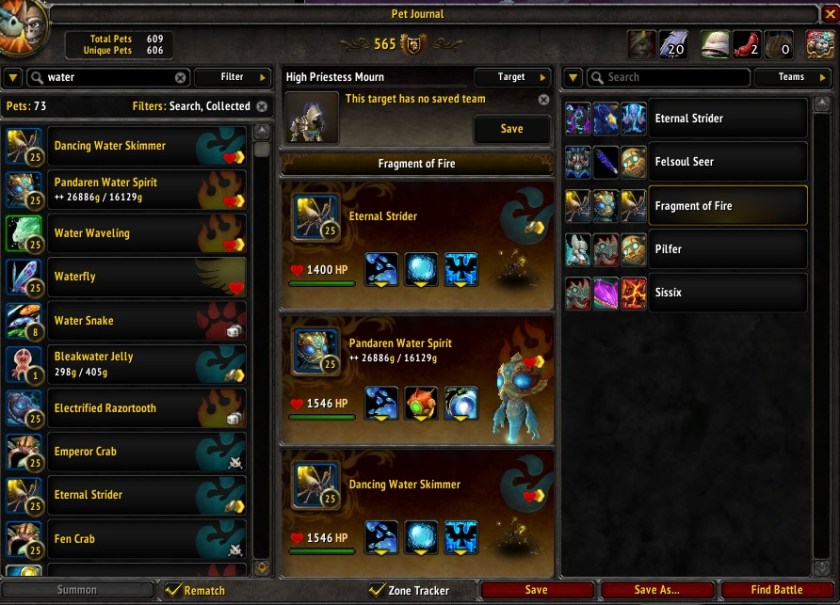
Task: Open the Target dropdown menu
Action: click(x=512, y=77)
